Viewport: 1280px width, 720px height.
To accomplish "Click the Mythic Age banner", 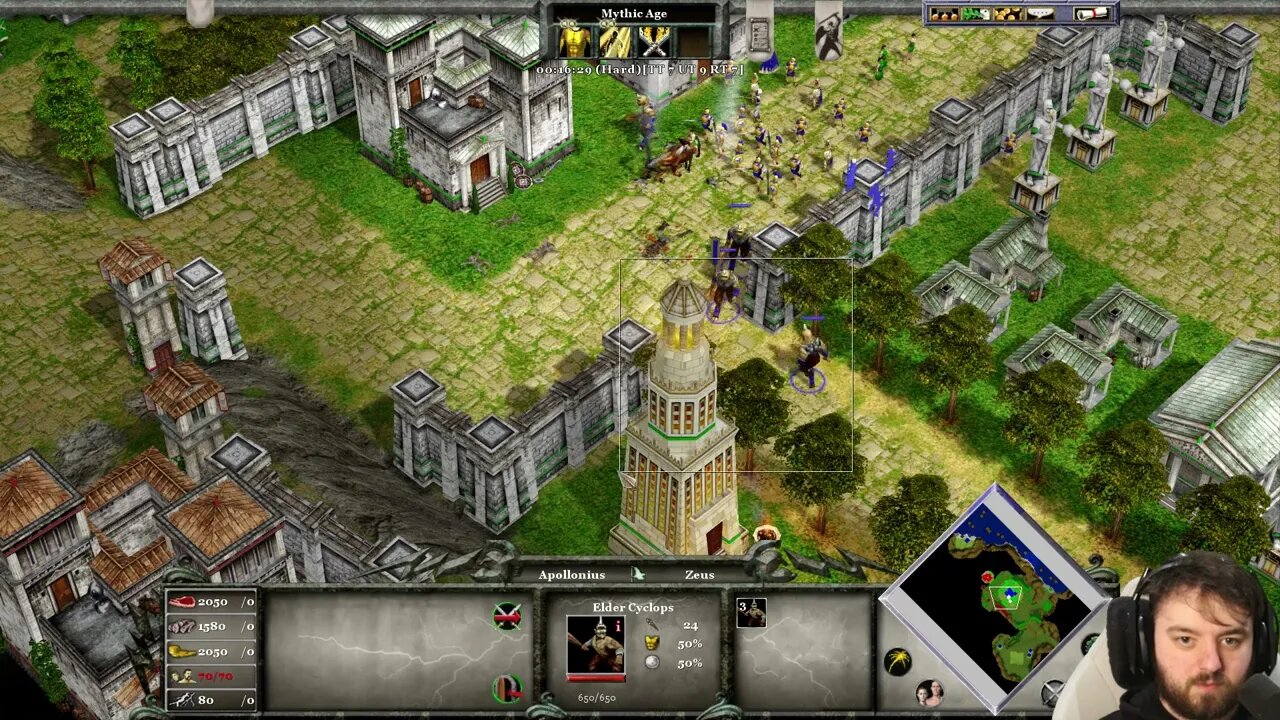I will point(637,13).
